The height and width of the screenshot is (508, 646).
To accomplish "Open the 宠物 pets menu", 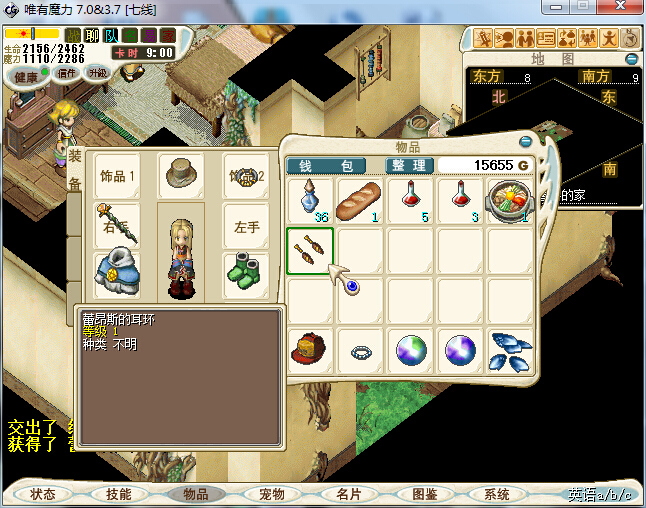I will point(272,494).
